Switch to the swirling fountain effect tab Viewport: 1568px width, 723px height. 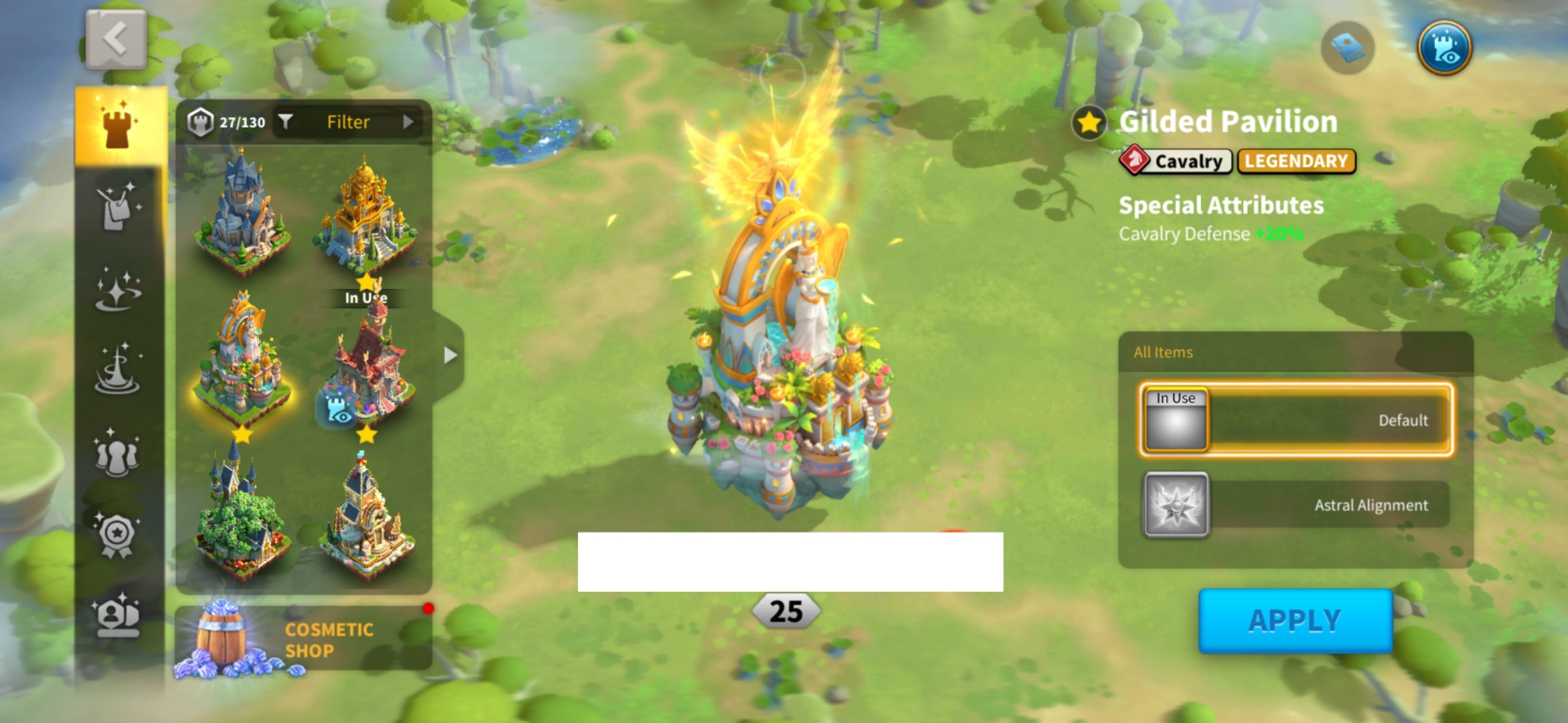(x=118, y=369)
